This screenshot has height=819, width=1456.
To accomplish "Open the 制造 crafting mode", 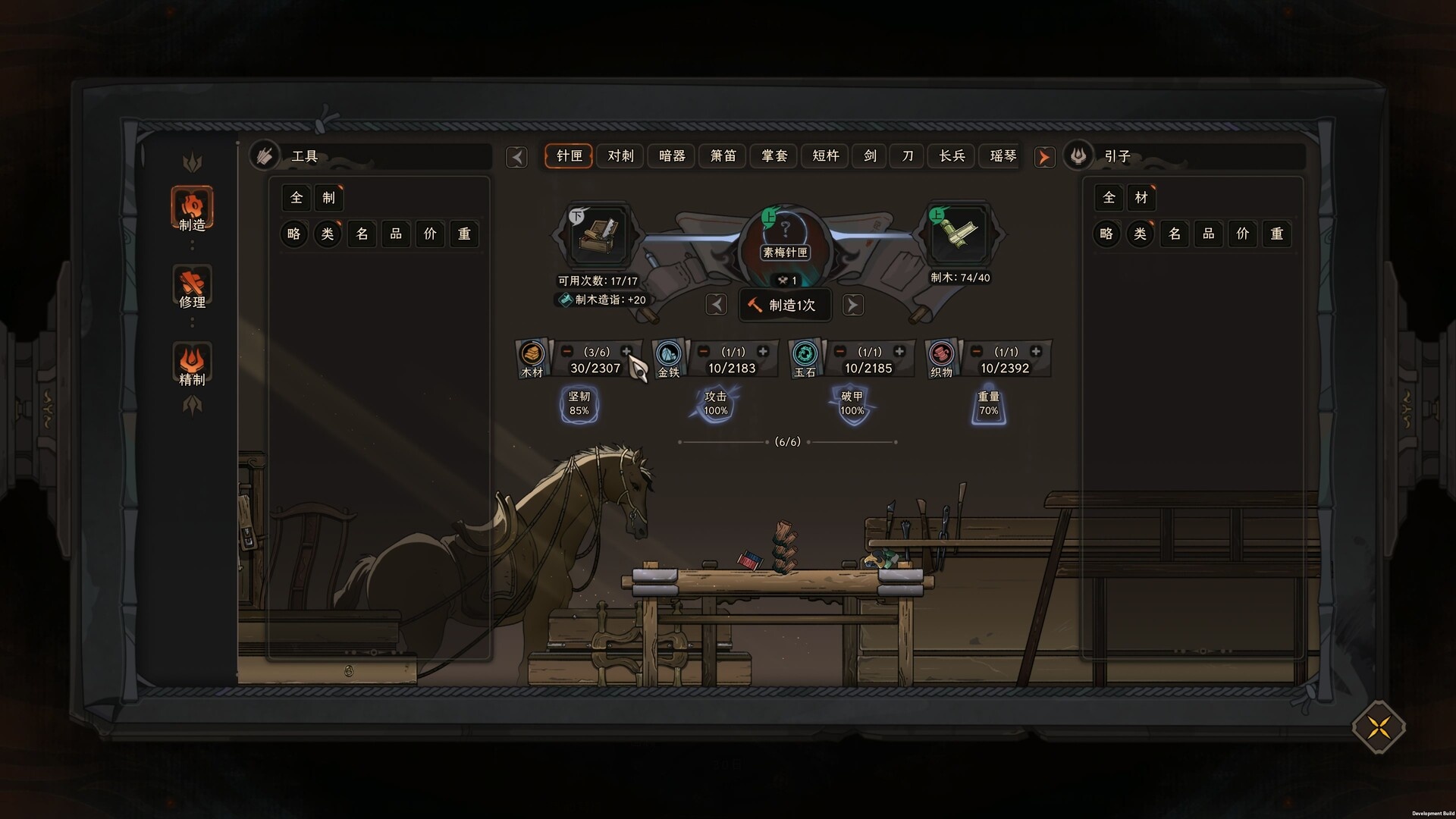I will [x=192, y=208].
